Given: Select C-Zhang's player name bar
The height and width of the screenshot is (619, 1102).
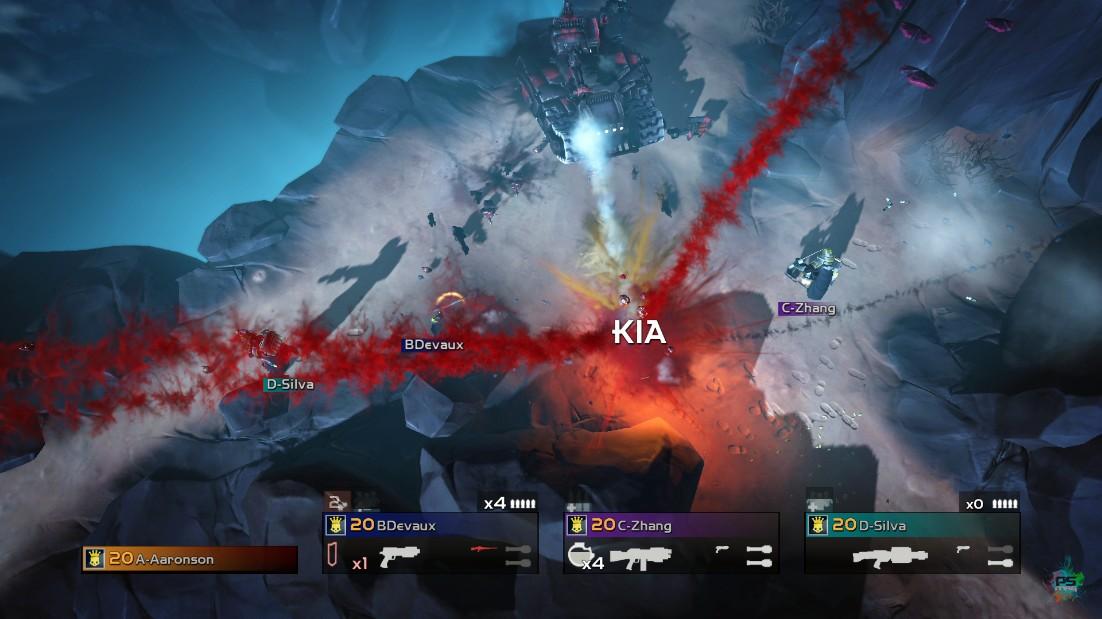Looking at the screenshot, I should point(671,525).
